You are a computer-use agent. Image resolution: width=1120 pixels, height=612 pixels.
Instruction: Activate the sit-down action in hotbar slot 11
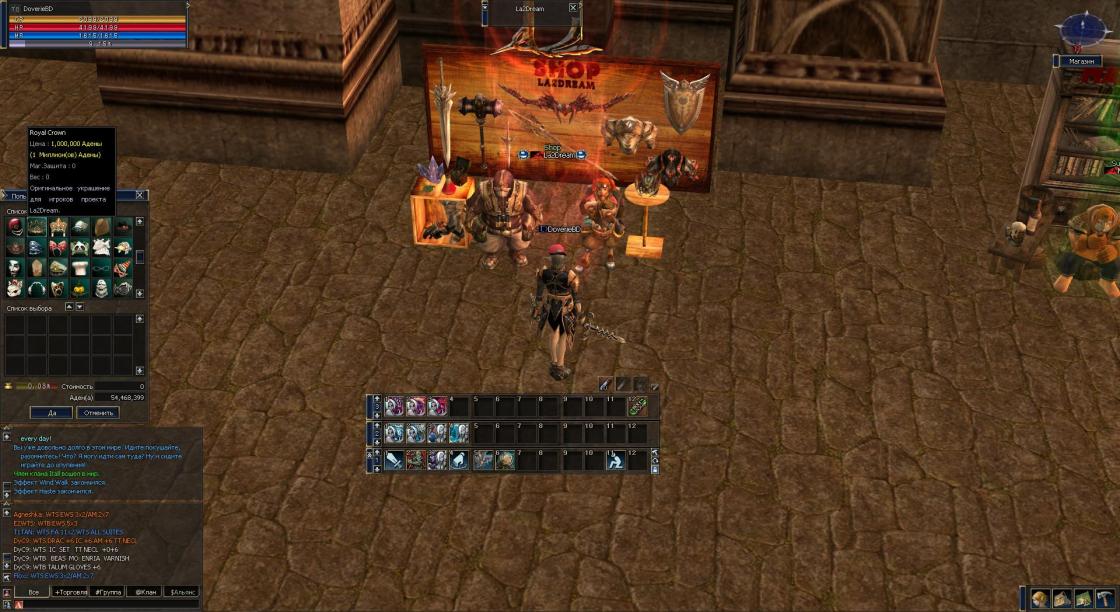[x=615, y=460]
